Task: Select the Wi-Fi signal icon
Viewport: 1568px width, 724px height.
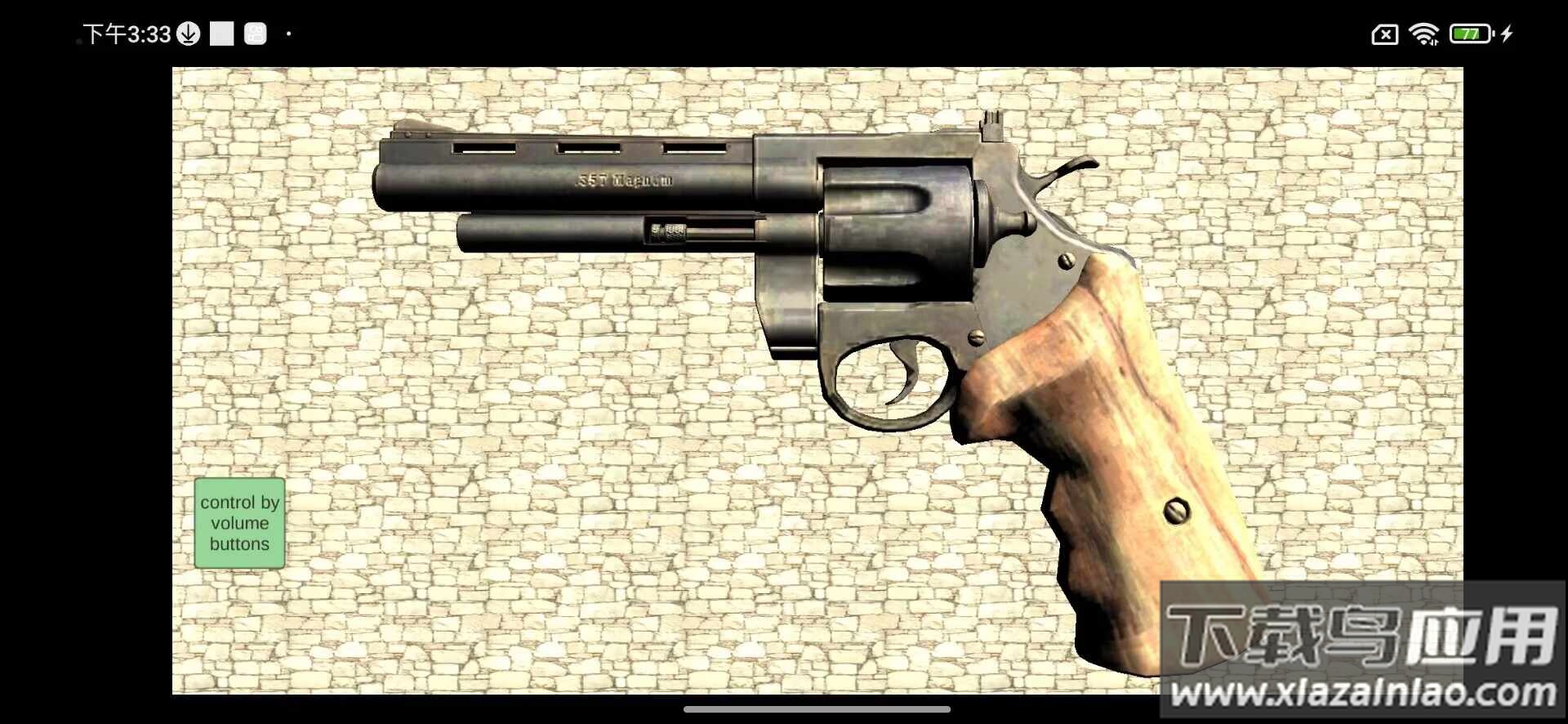Action: [x=1423, y=34]
